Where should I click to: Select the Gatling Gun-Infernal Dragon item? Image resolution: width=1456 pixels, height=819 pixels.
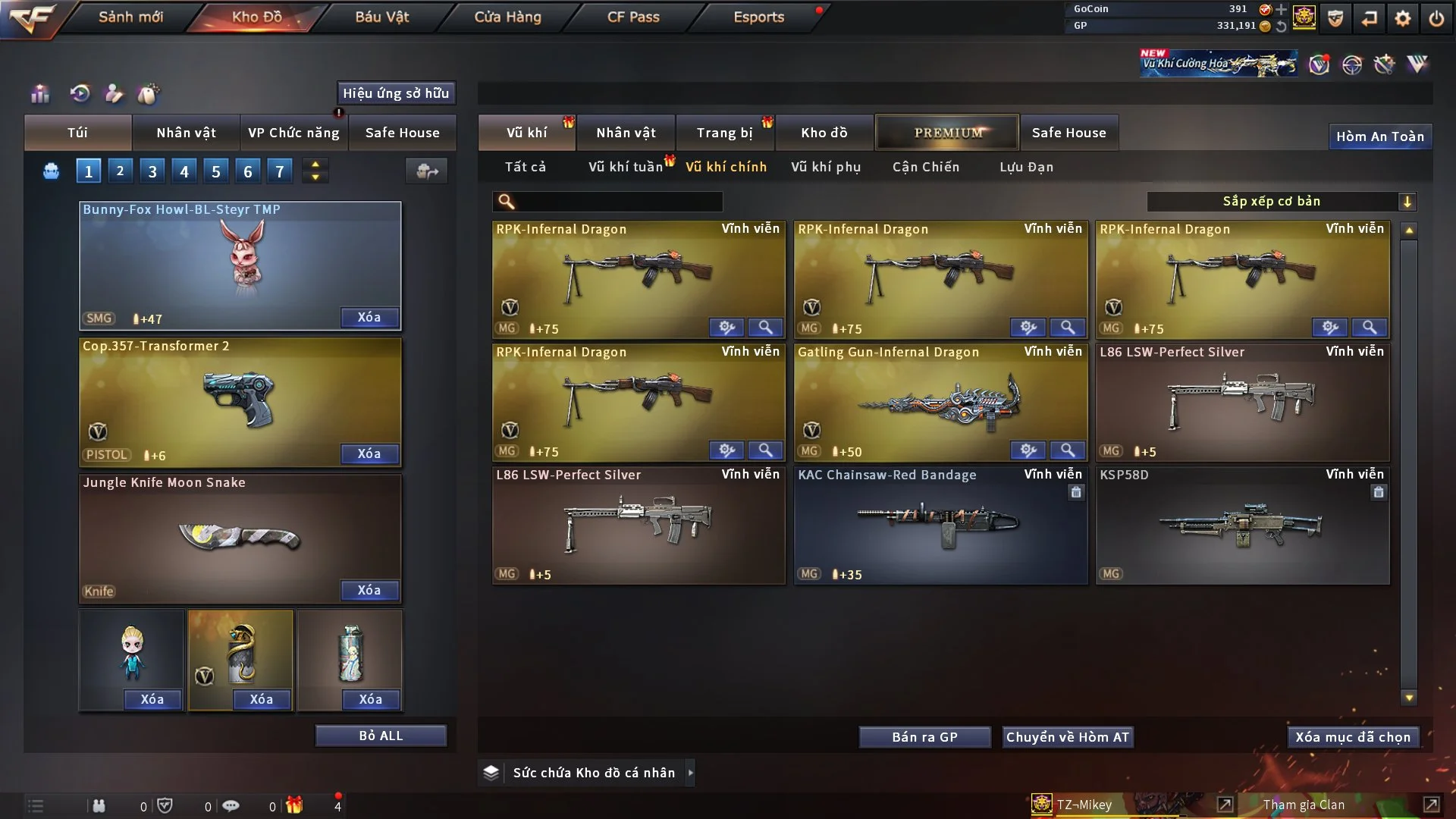point(940,402)
